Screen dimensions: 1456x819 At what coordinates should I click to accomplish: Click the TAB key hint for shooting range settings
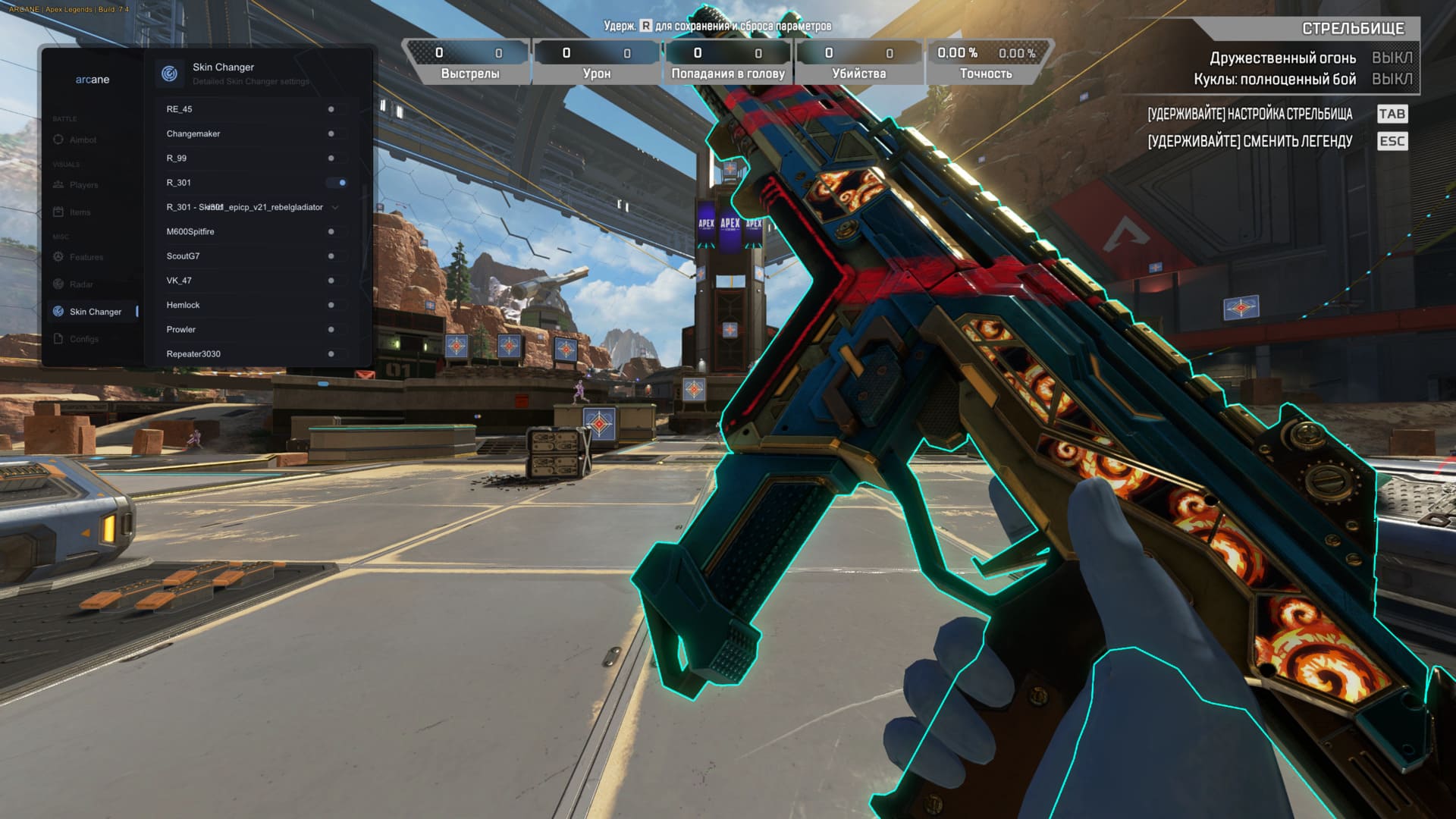pyautogui.click(x=1392, y=114)
